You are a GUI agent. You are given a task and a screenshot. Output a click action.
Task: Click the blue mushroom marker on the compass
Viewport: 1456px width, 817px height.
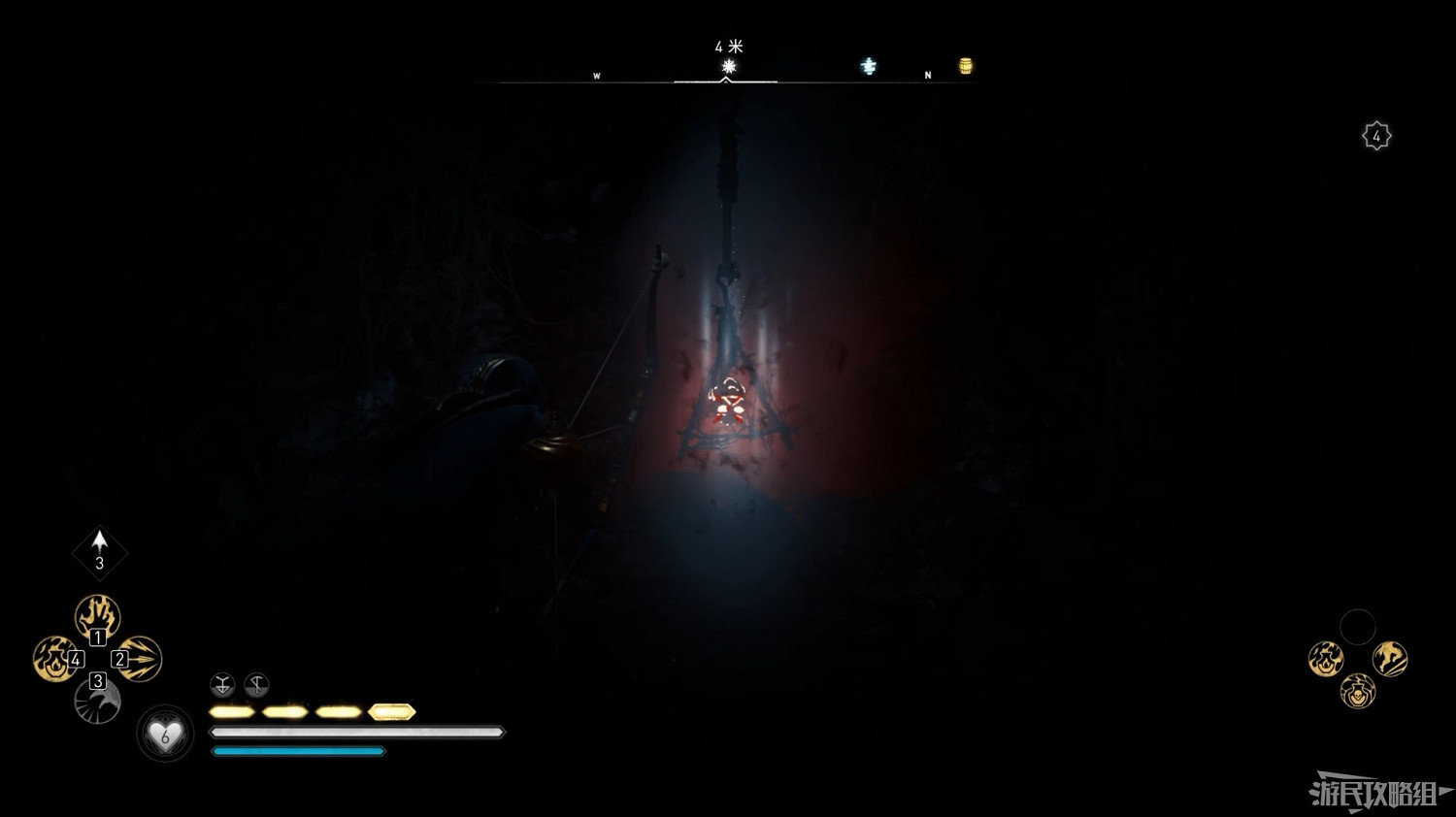(x=868, y=66)
